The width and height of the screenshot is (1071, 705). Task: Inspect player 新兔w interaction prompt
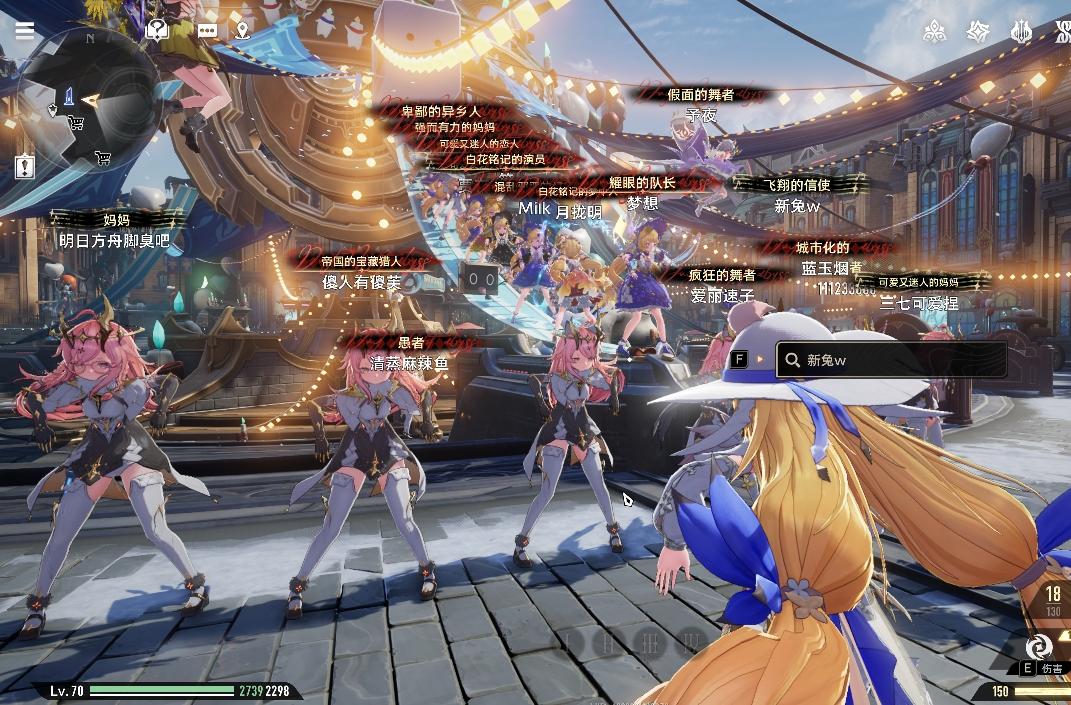(891, 360)
